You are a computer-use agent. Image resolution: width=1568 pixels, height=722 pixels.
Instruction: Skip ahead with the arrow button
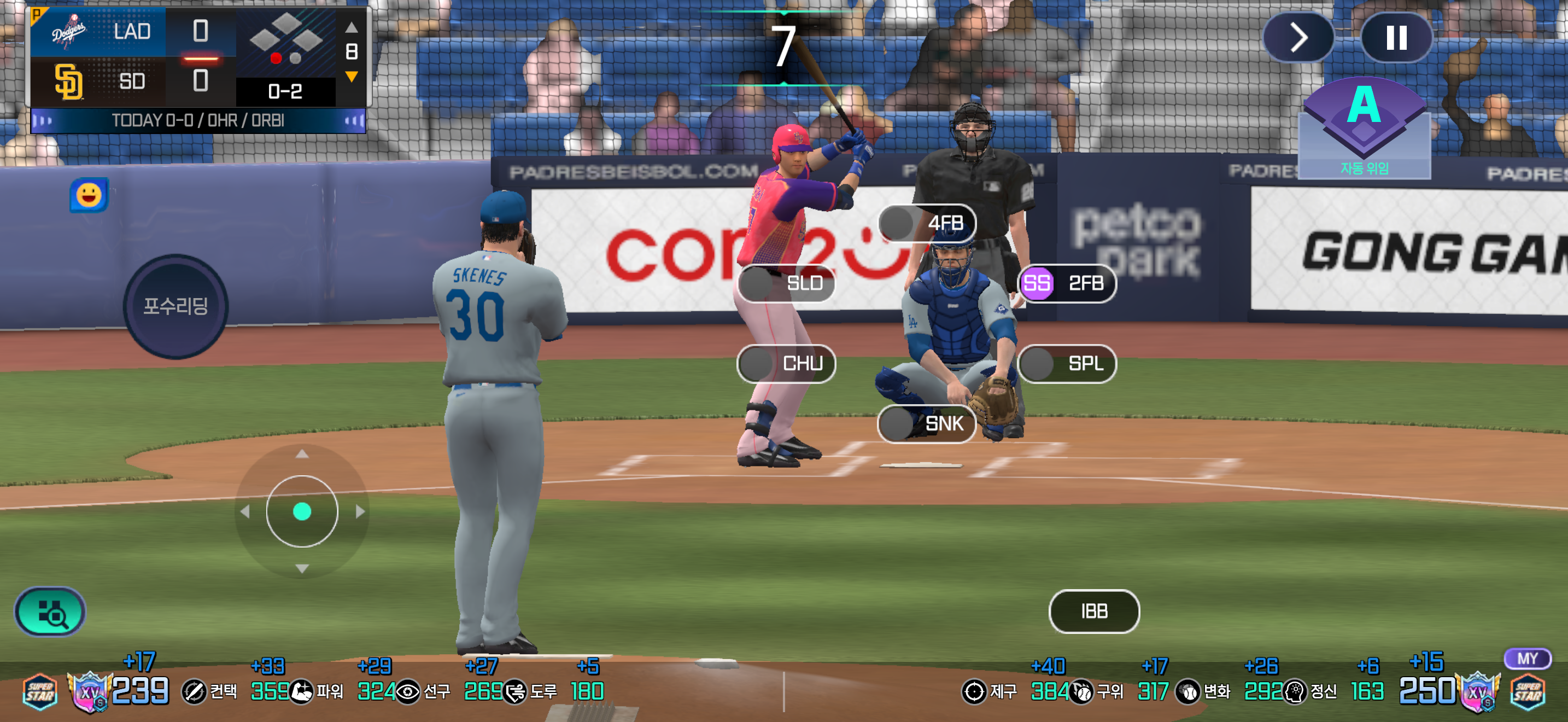point(1298,38)
